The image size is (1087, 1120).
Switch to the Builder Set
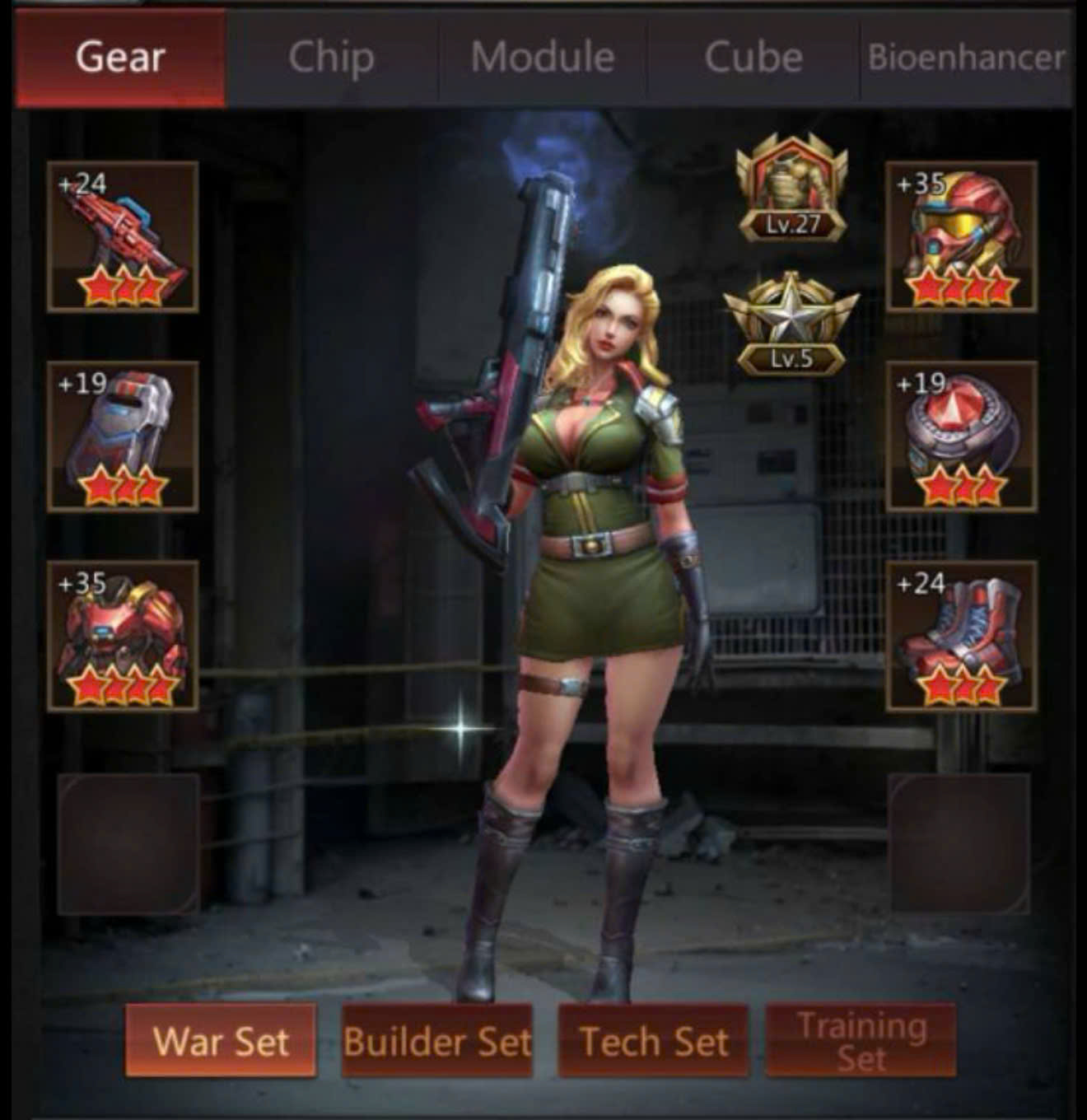437,1041
